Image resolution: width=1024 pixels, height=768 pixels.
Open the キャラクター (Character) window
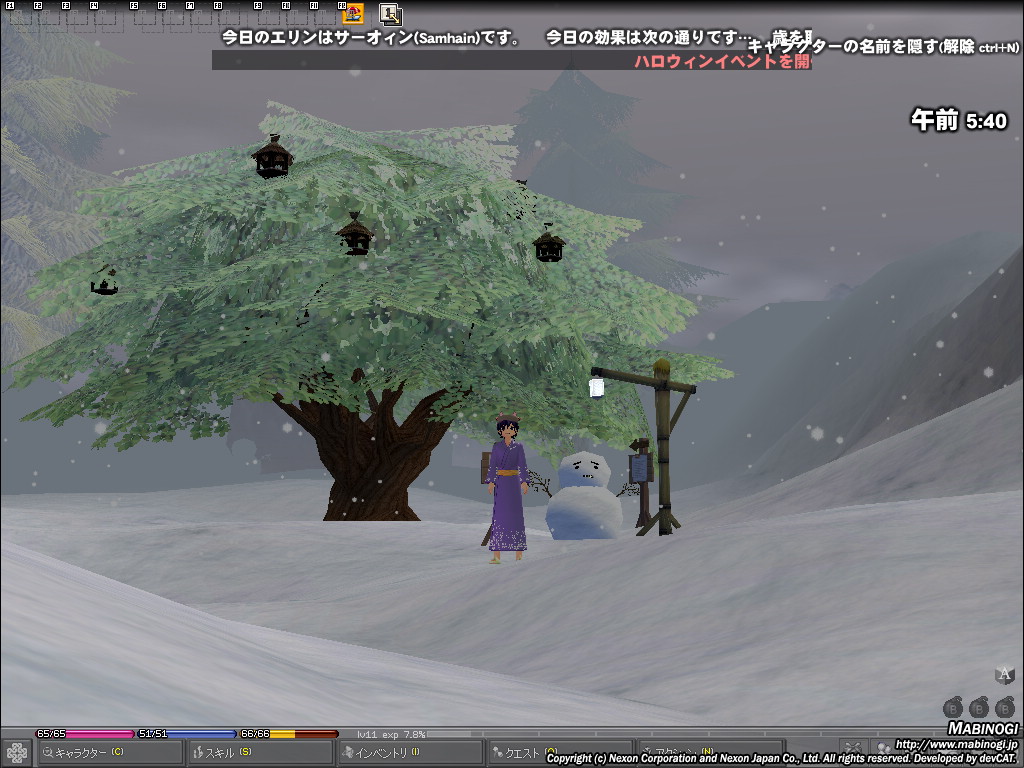tap(110, 752)
